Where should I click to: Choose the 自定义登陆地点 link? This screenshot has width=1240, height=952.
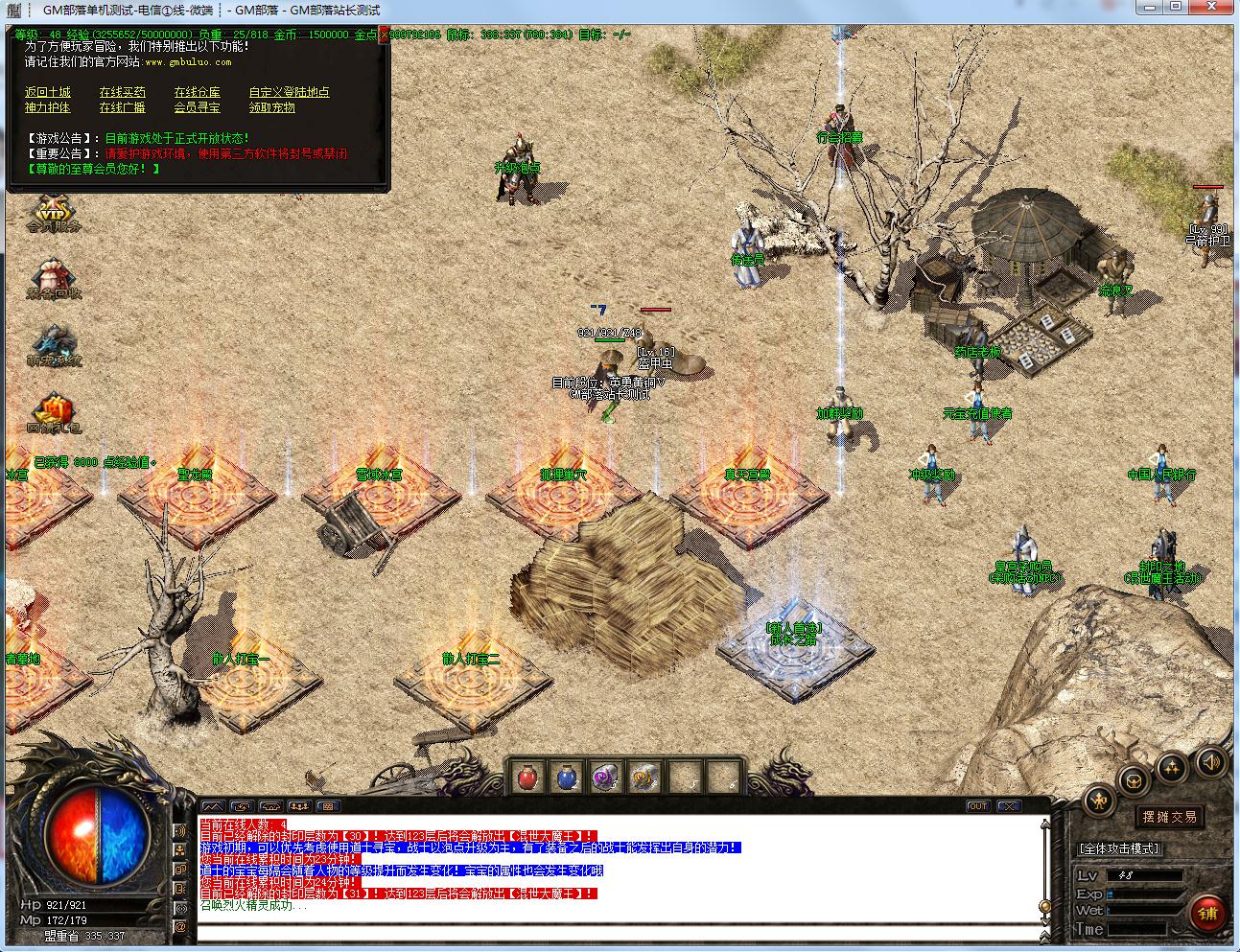pos(289,92)
